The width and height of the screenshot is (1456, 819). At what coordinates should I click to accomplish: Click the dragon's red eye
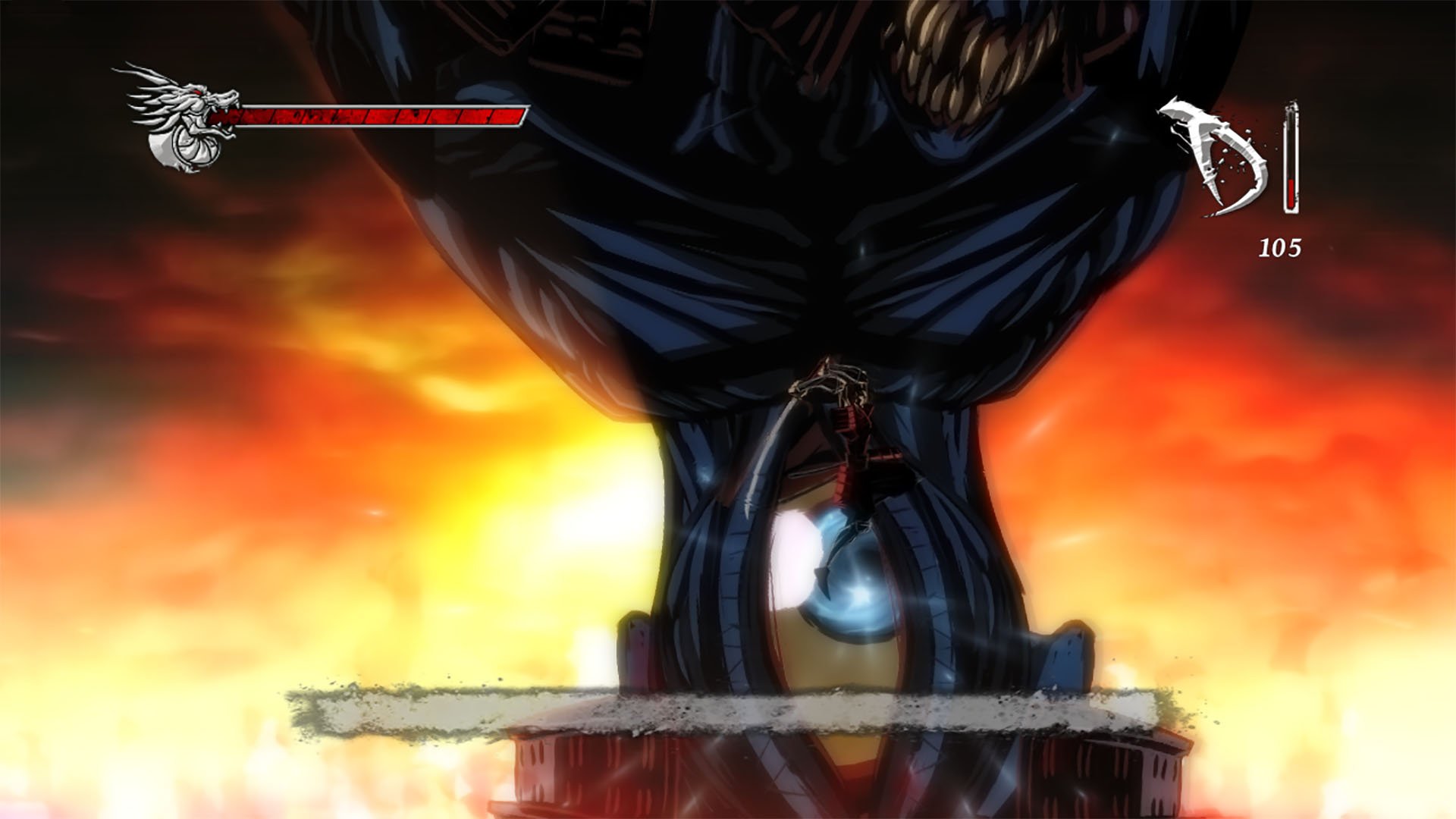tap(196, 91)
